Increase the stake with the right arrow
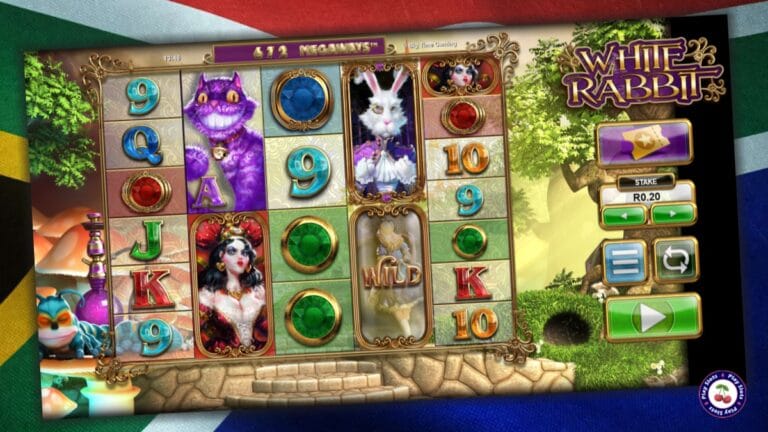 (672, 214)
